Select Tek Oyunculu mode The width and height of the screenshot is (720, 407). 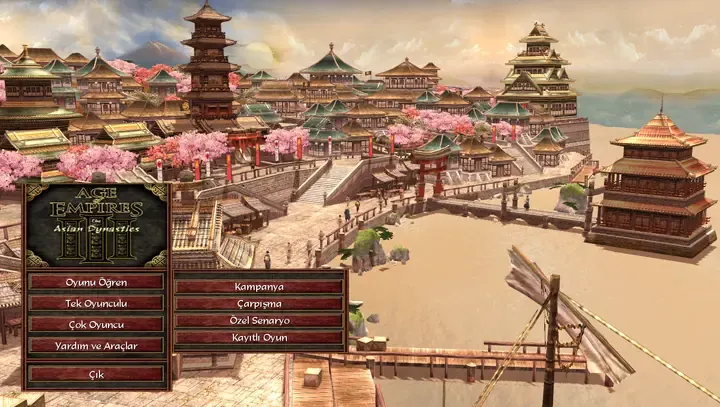click(x=96, y=303)
